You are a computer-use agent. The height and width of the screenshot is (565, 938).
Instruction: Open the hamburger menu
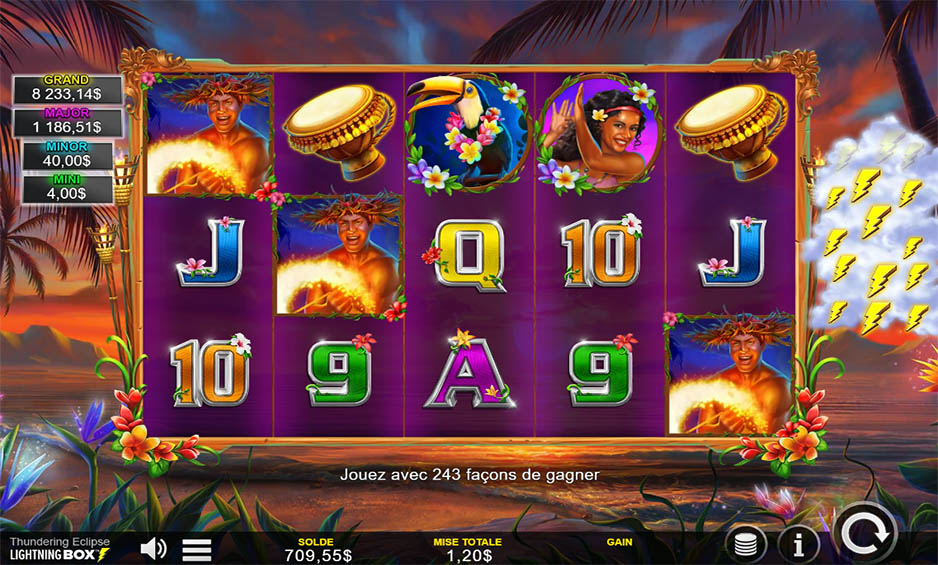point(197,549)
